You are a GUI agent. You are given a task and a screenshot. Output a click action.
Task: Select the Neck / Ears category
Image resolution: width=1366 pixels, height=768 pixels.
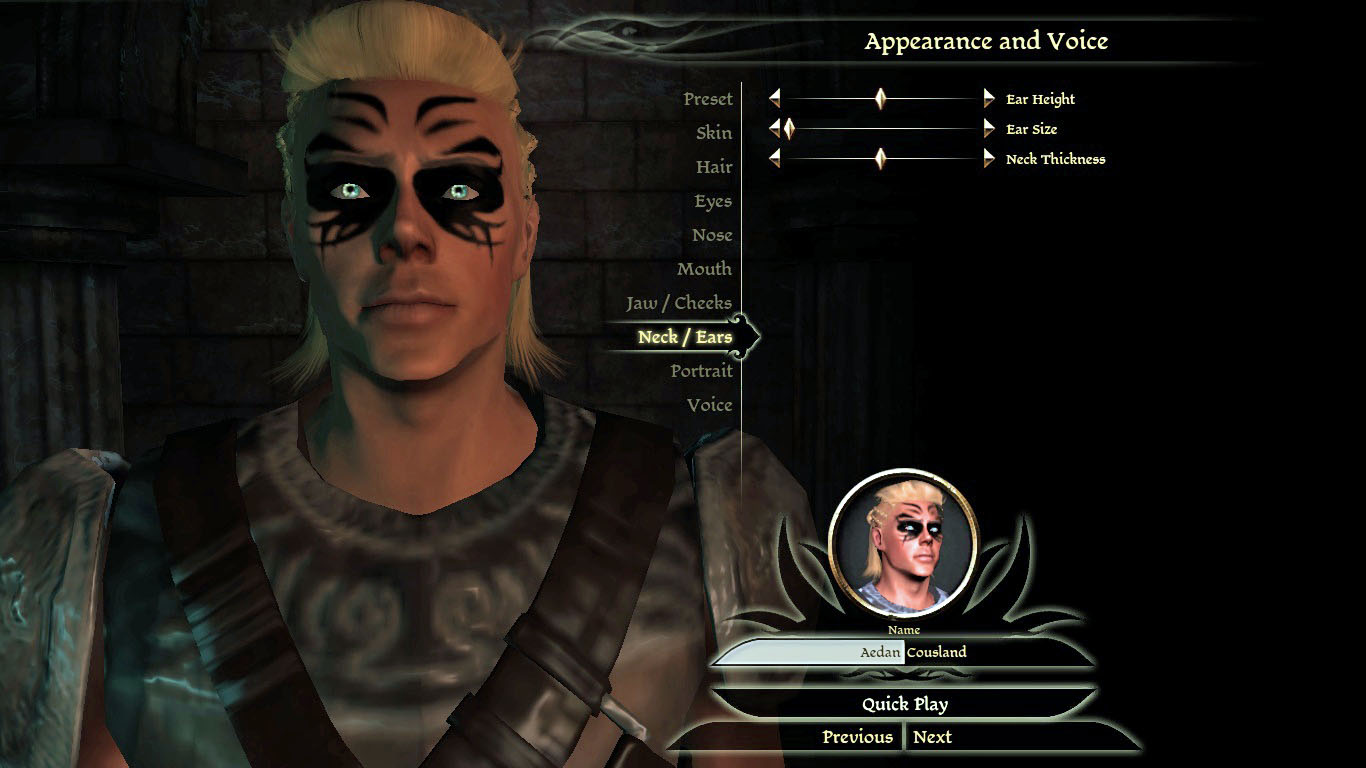684,337
